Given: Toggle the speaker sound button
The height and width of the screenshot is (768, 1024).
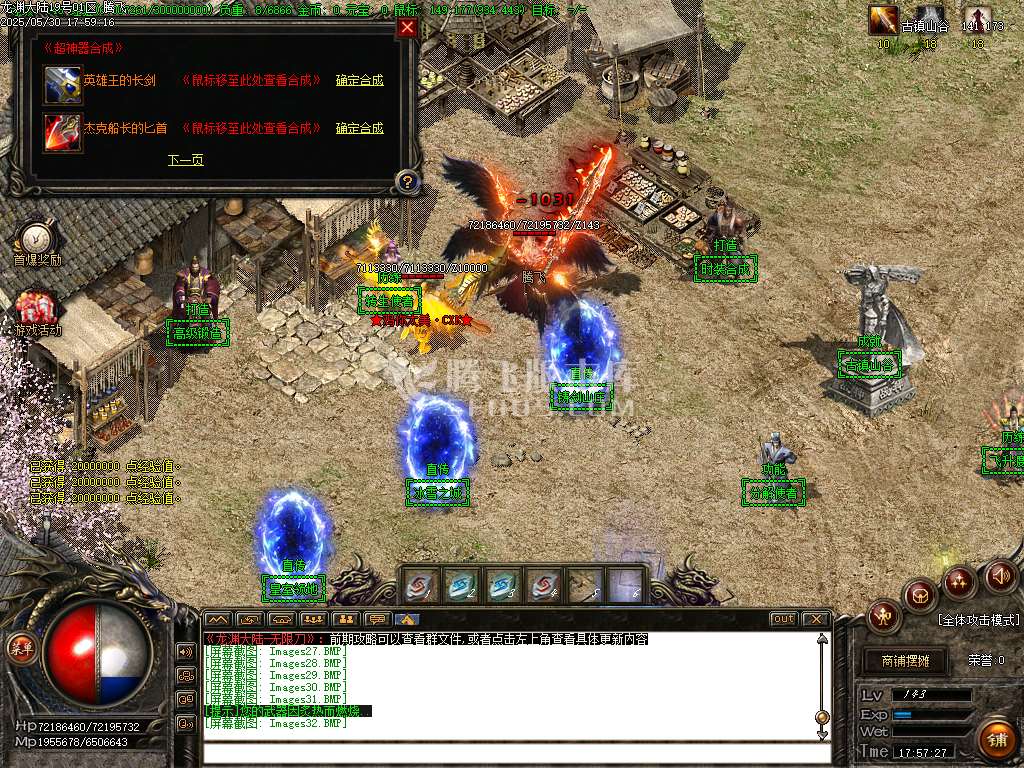Looking at the screenshot, I should (x=999, y=576).
